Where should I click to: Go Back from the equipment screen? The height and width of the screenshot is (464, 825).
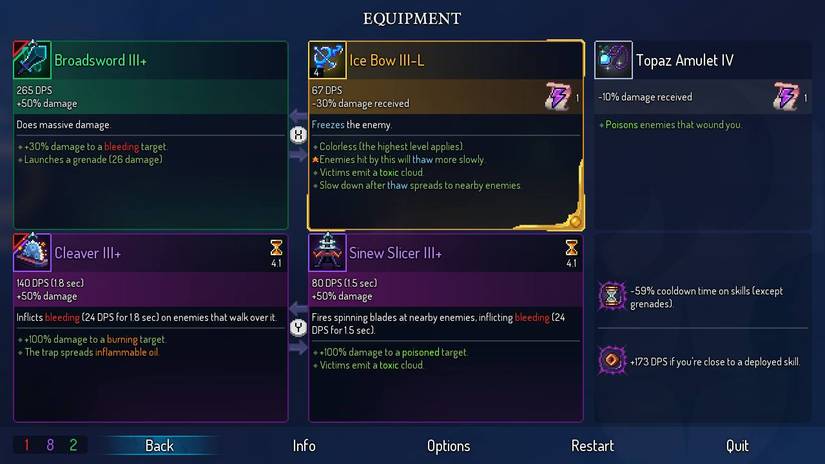pyautogui.click(x=159, y=446)
